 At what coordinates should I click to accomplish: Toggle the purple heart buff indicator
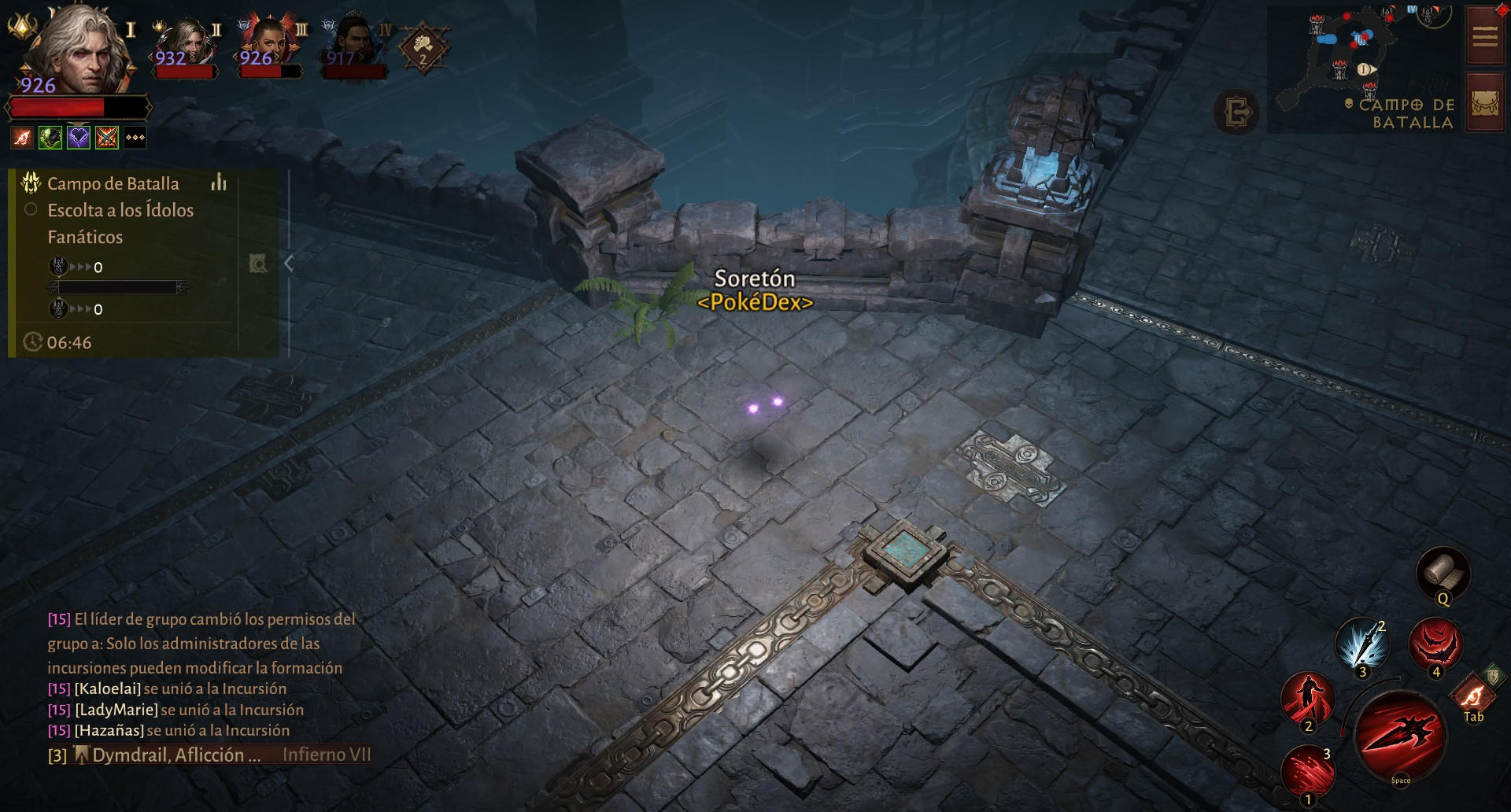(x=78, y=136)
